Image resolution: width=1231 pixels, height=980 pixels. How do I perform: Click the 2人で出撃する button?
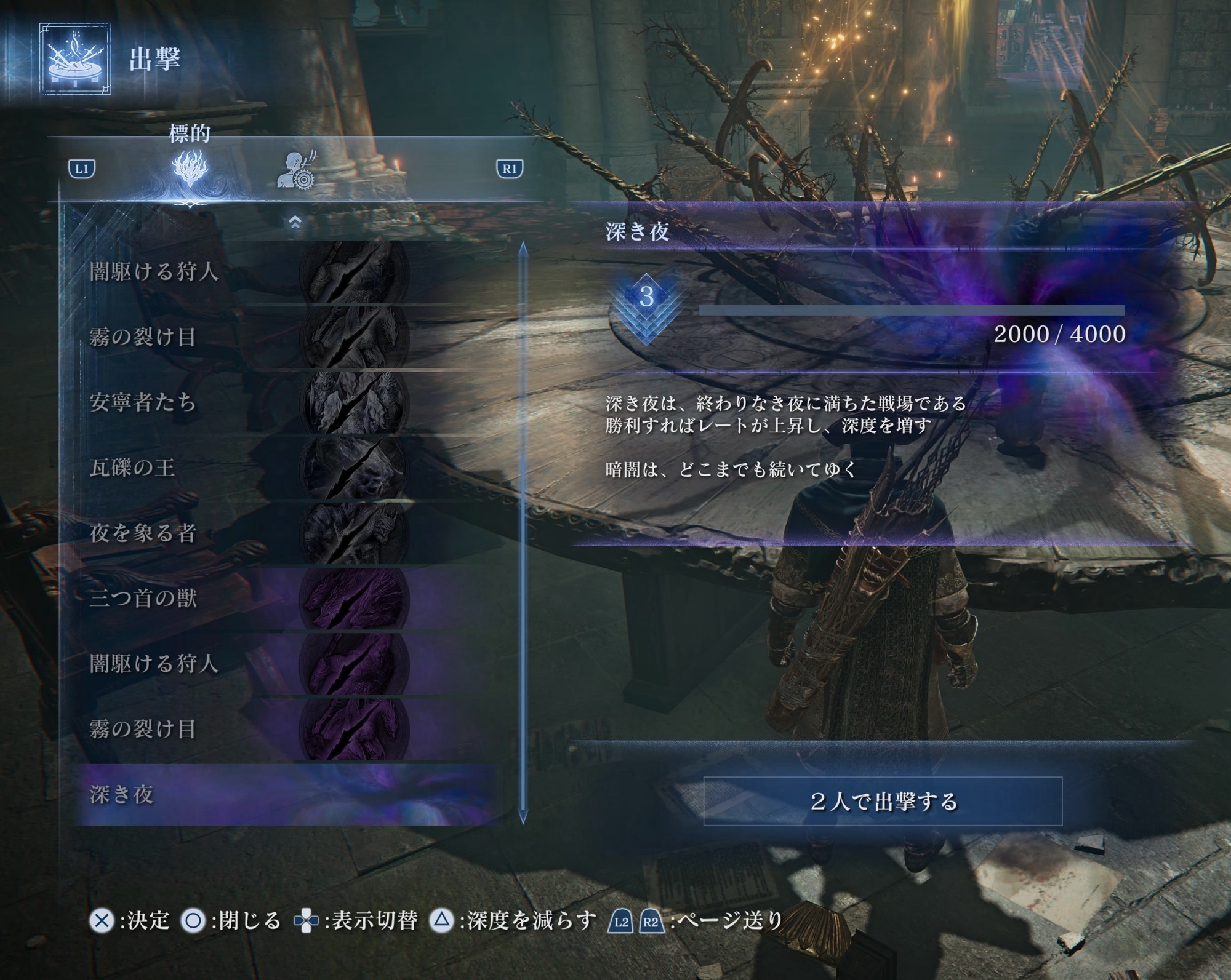coord(883,801)
